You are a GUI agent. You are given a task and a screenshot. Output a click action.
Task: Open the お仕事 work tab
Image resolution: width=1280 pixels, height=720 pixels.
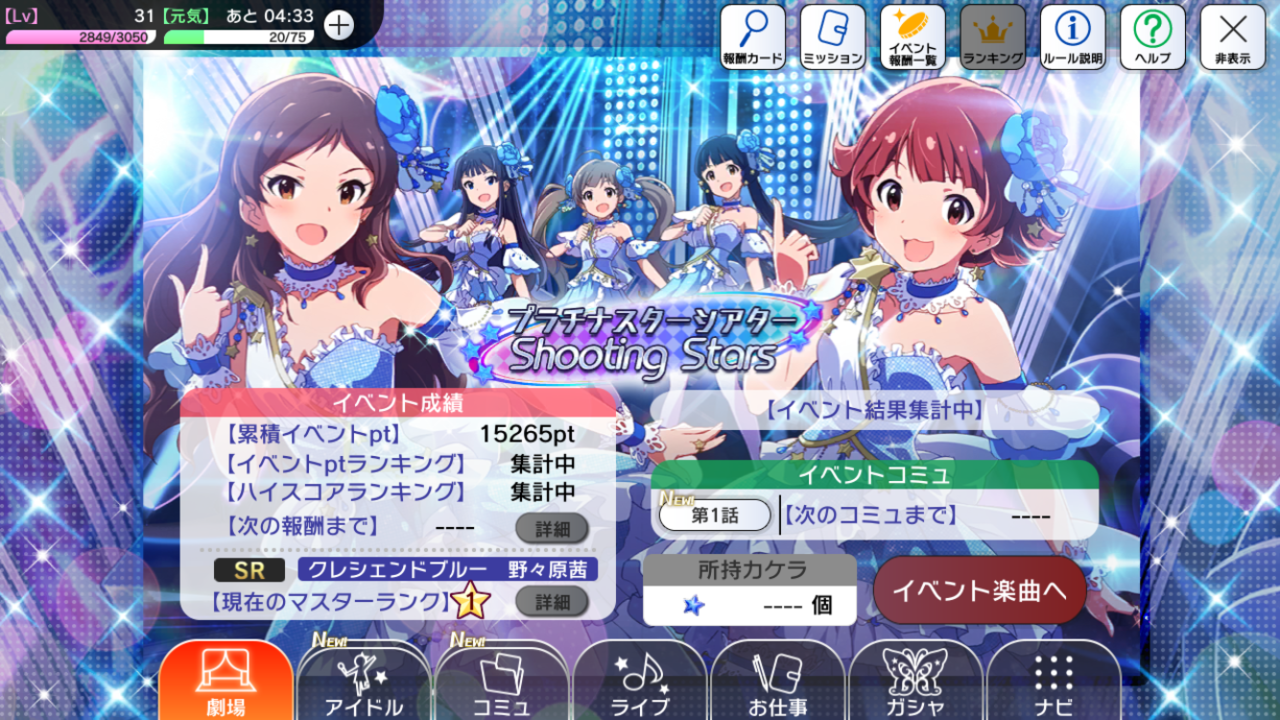[778, 682]
